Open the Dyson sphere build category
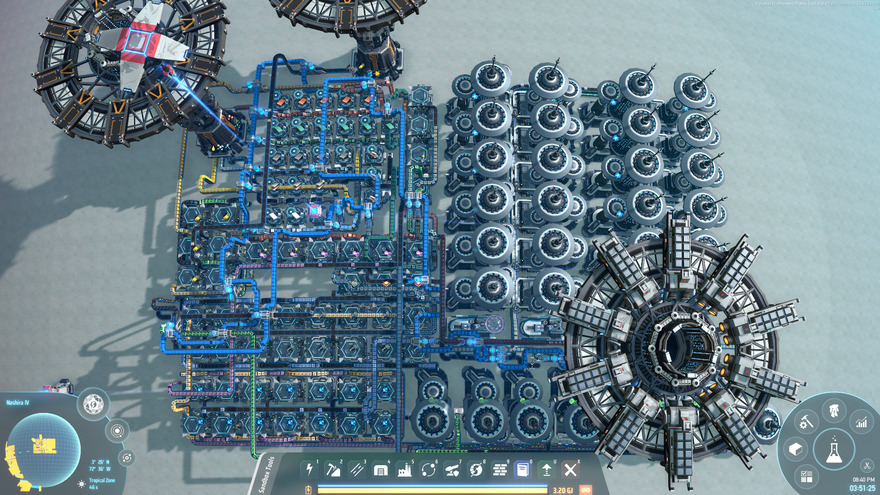 pyautogui.click(x=476, y=469)
